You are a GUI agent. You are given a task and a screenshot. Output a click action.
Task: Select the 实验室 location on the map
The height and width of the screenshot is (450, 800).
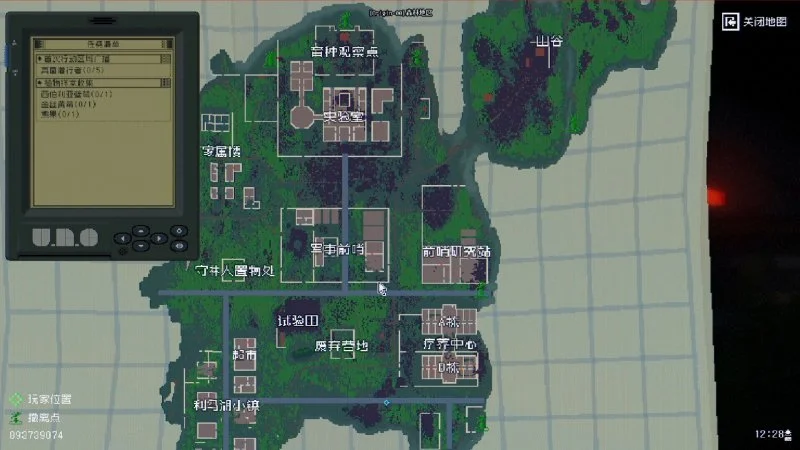point(342,117)
